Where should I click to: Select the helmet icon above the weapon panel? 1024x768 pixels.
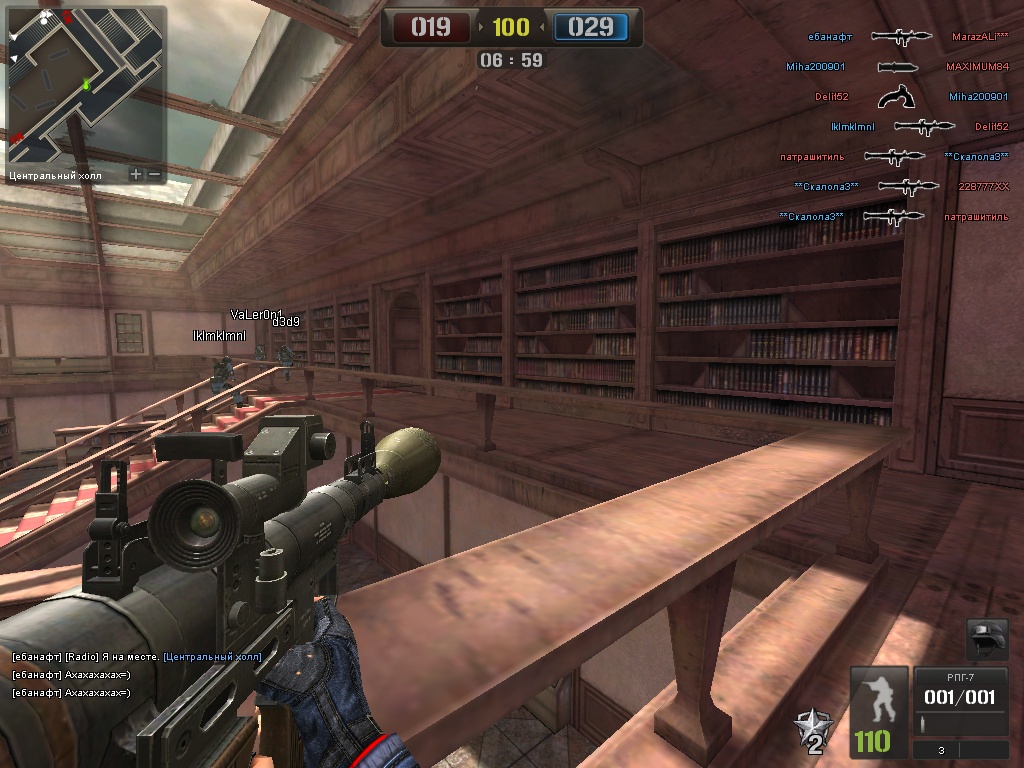point(987,639)
